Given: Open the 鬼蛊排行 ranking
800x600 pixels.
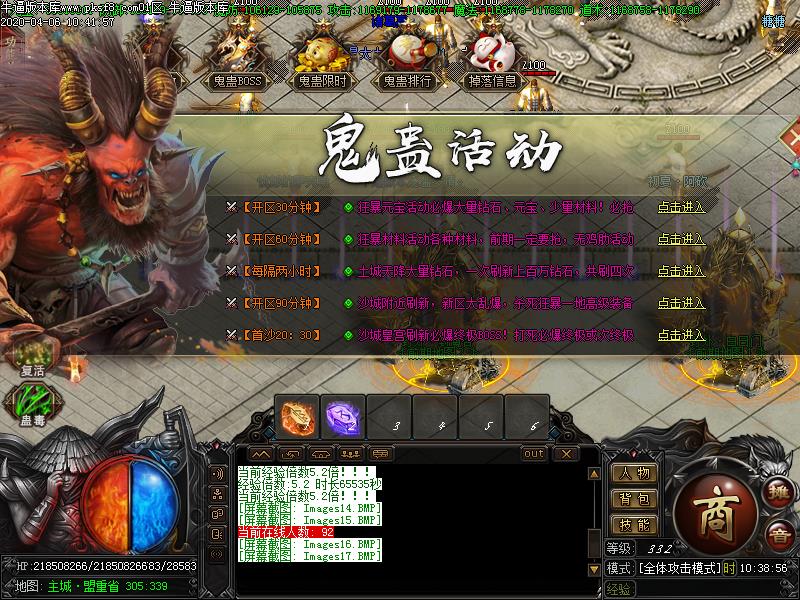Looking at the screenshot, I should pos(407,64).
